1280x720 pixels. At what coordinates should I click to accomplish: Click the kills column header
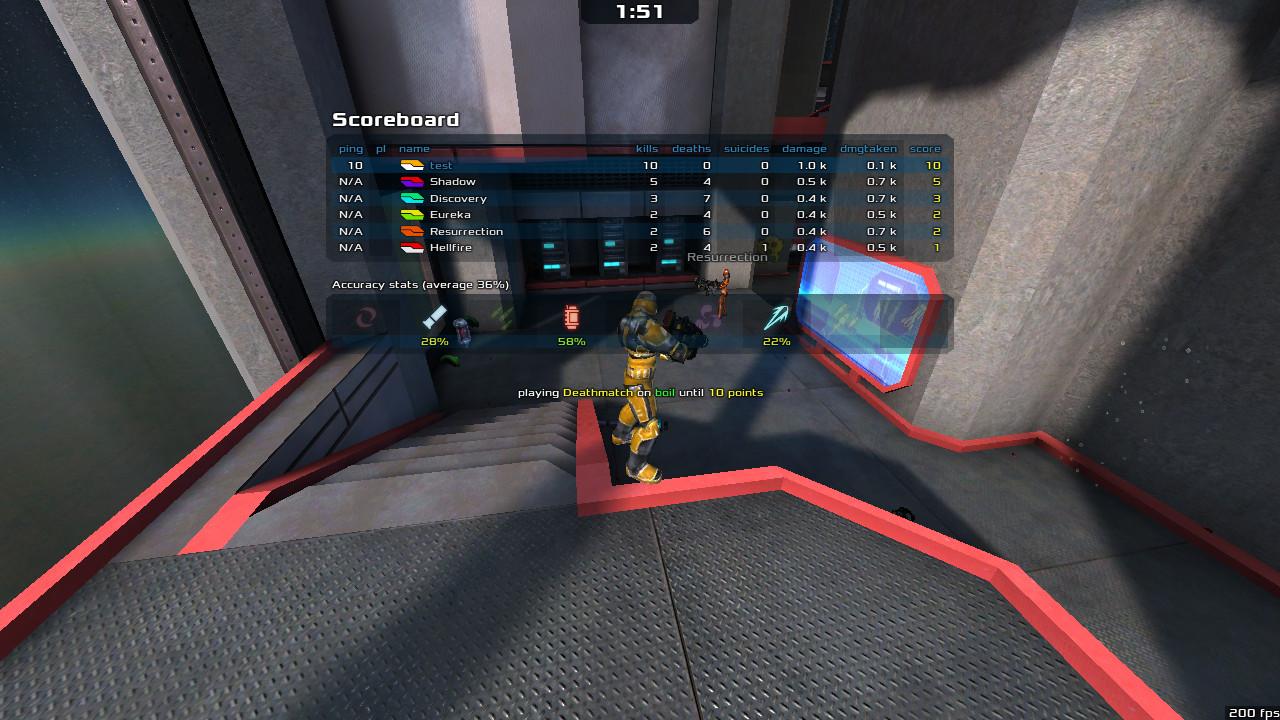[x=647, y=149]
